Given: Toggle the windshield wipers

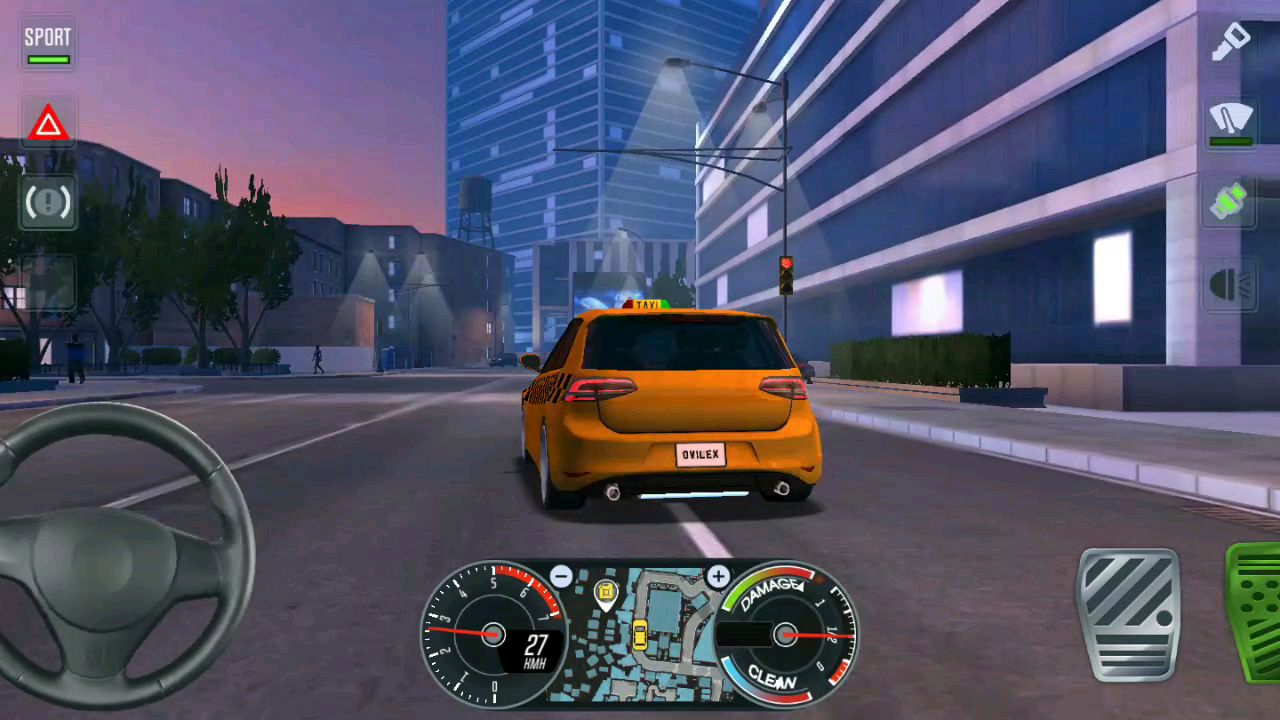Looking at the screenshot, I should coord(1230,124).
